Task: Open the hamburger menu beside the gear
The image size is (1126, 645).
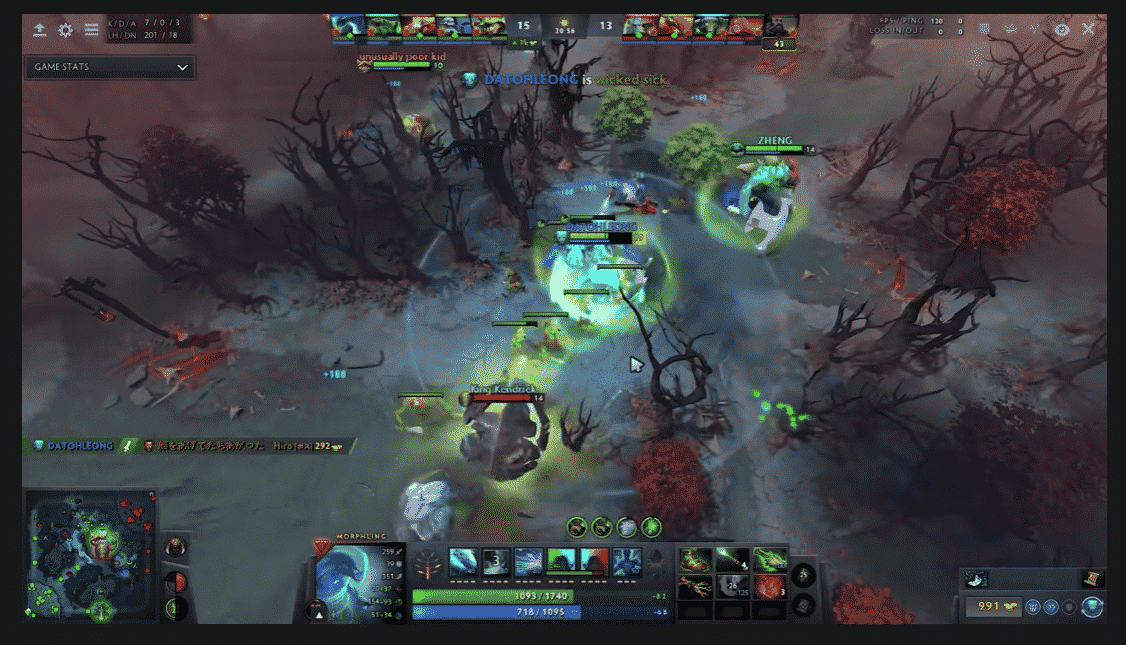Action: (91, 30)
